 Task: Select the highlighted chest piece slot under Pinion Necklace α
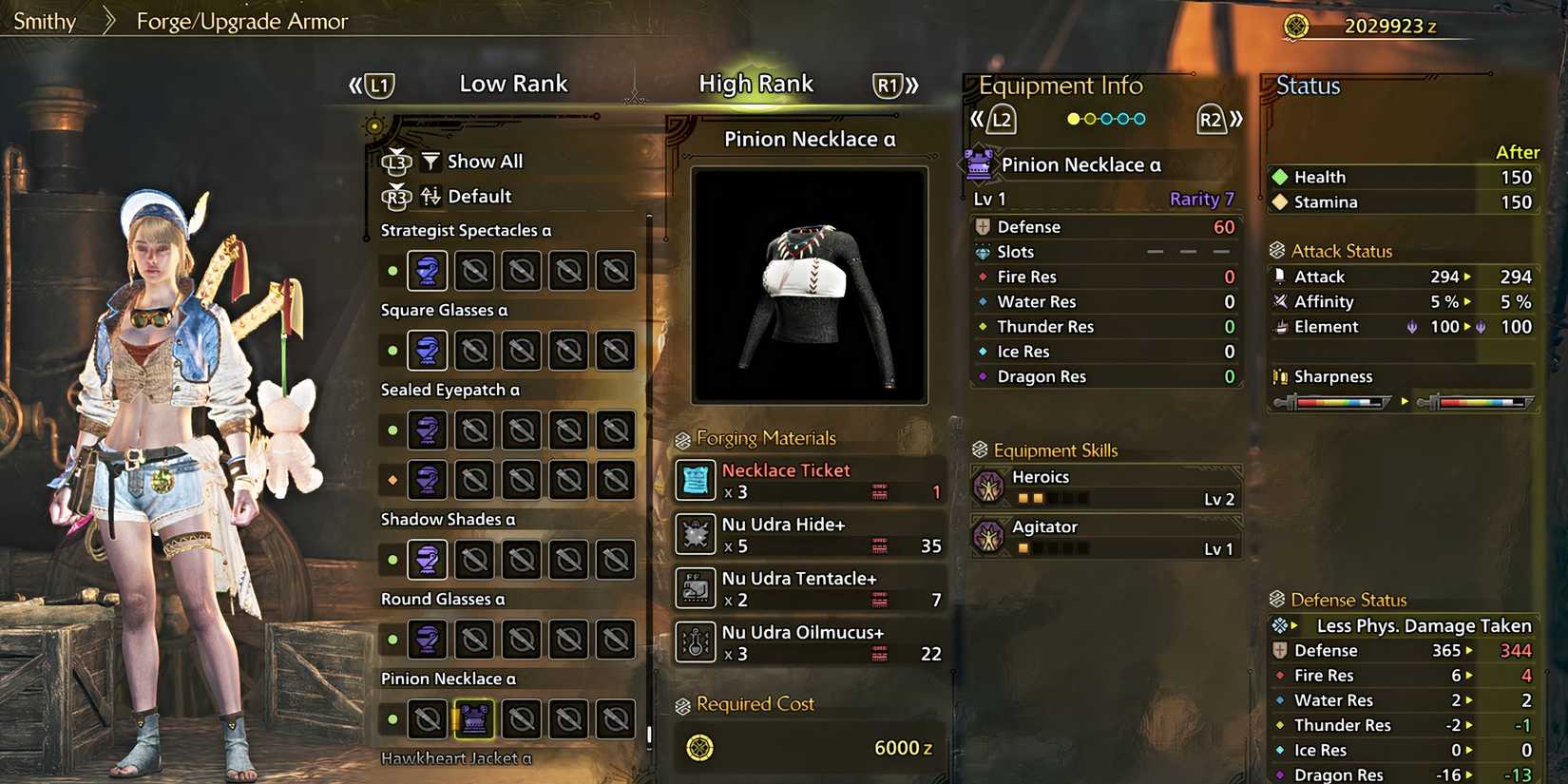click(474, 719)
